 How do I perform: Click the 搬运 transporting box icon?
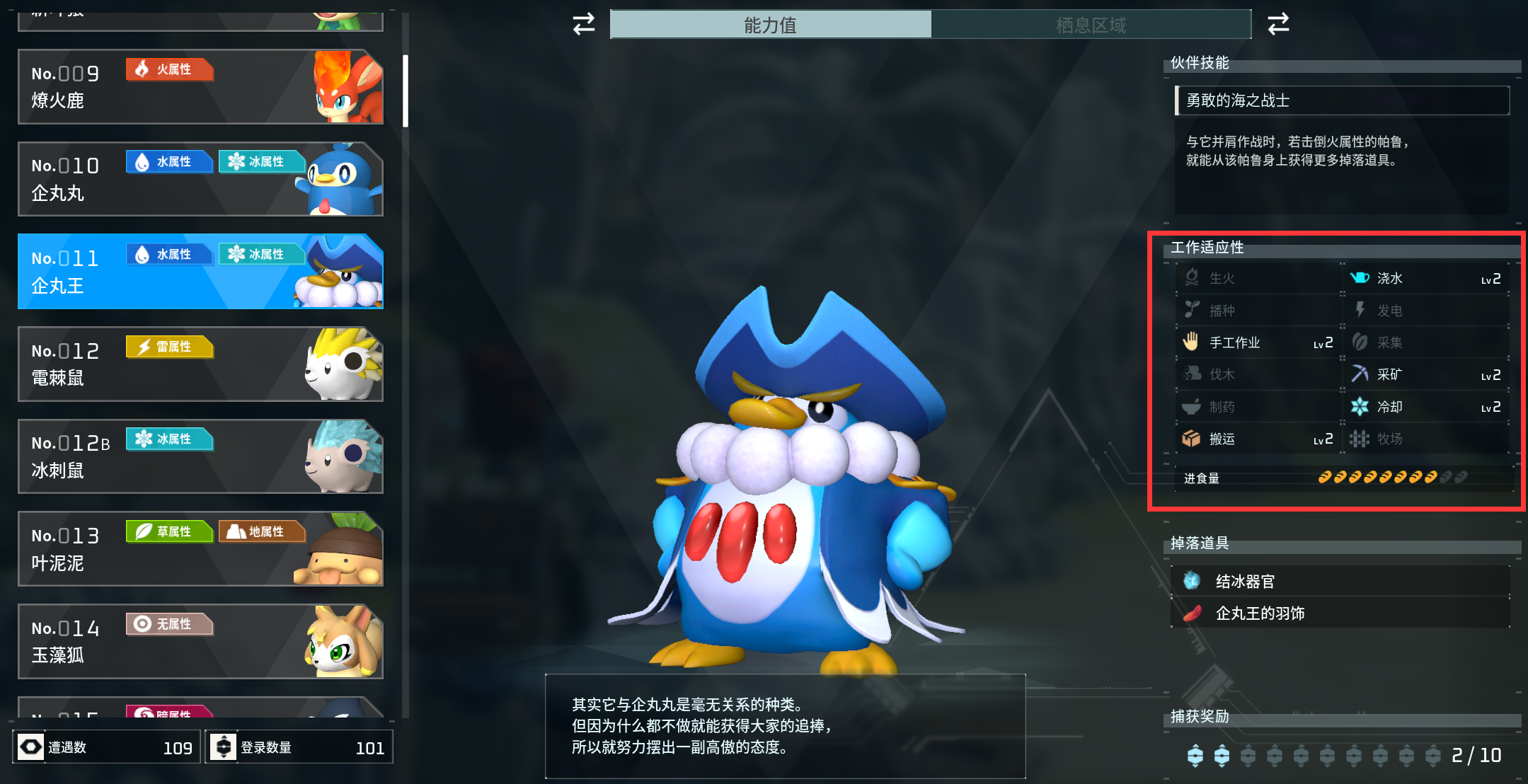click(1191, 439)
